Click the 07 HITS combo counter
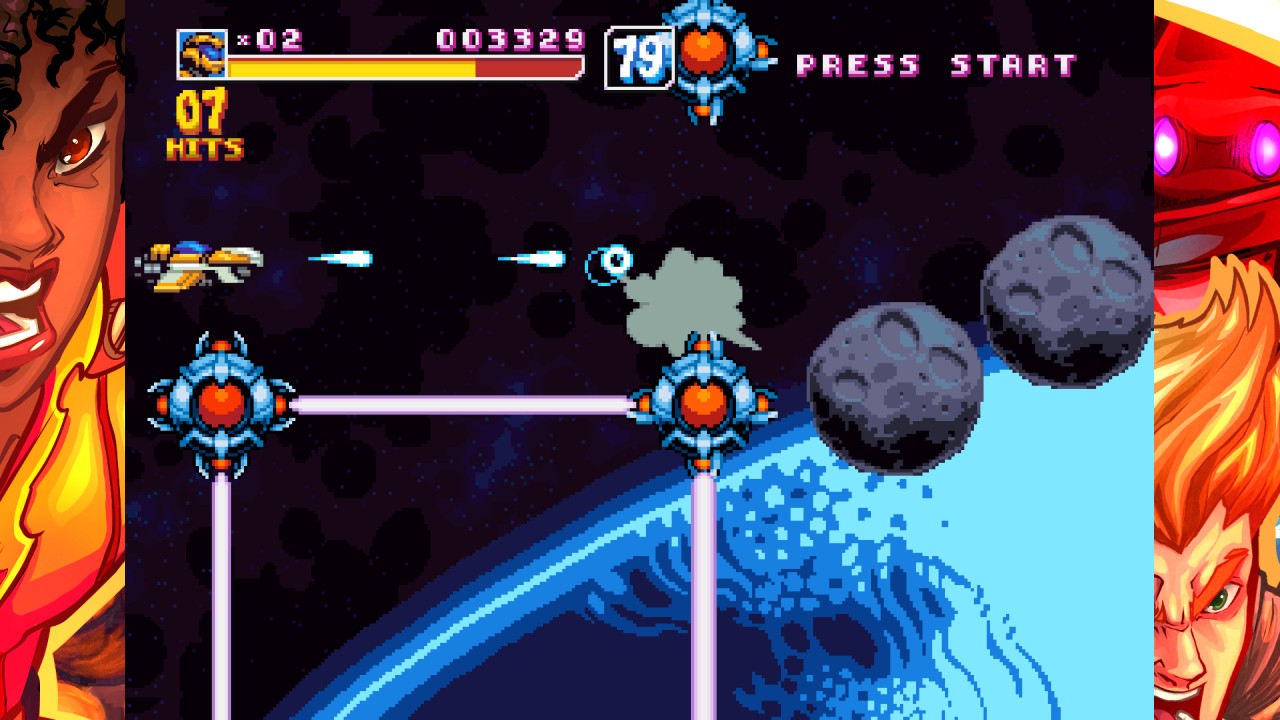 203,125
